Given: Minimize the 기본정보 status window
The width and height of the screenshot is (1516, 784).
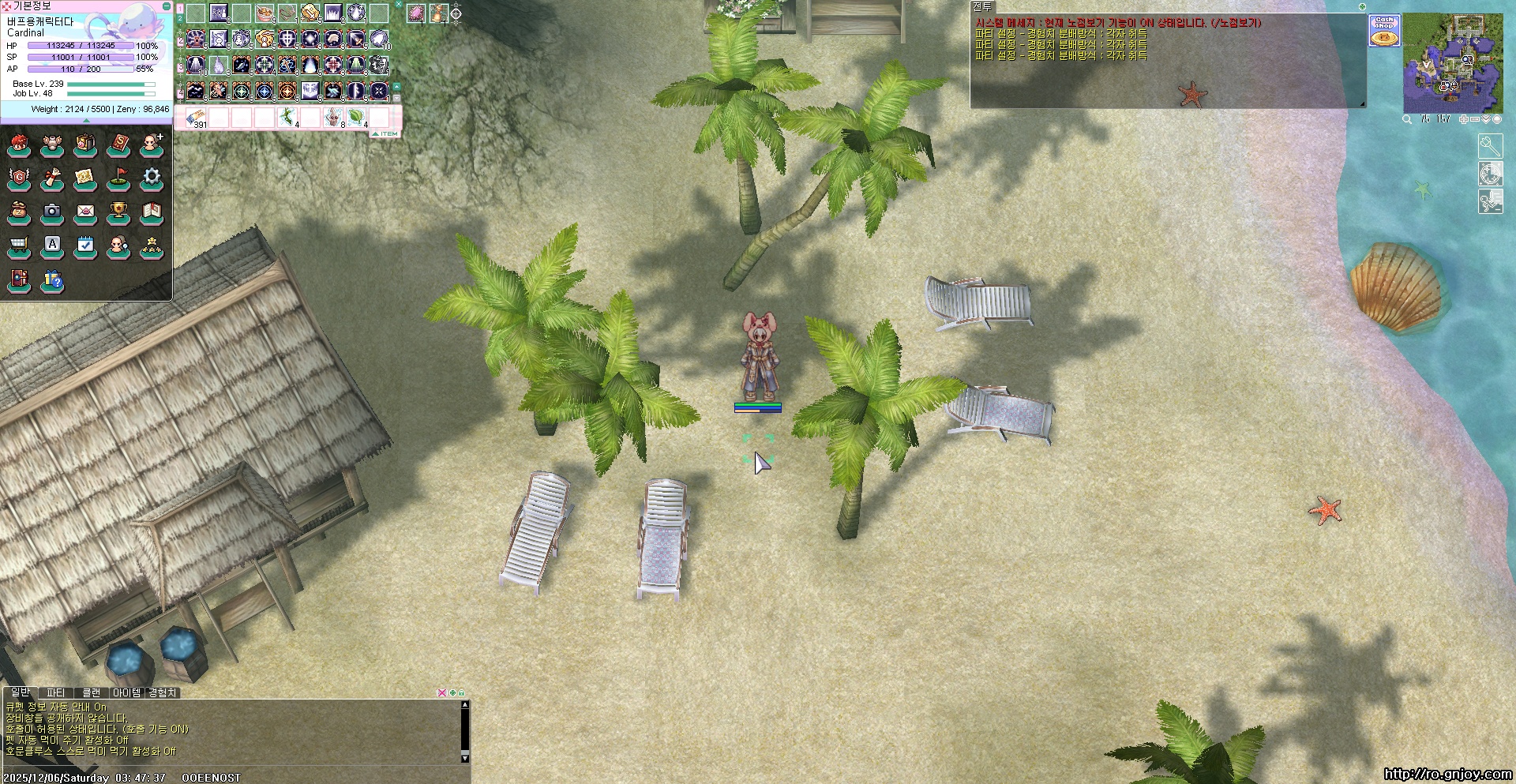Looking at the screenshot, I should click(166, 6).
